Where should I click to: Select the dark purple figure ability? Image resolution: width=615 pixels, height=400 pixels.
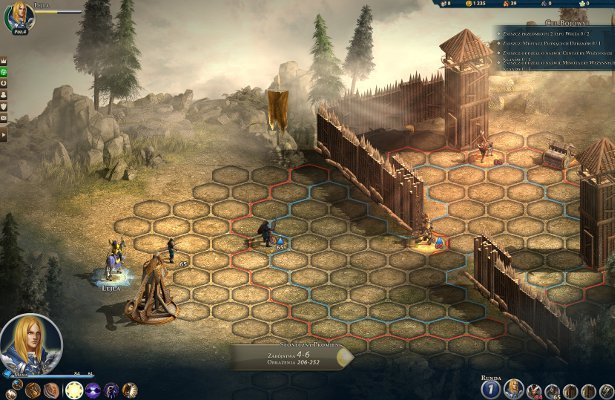111,390
